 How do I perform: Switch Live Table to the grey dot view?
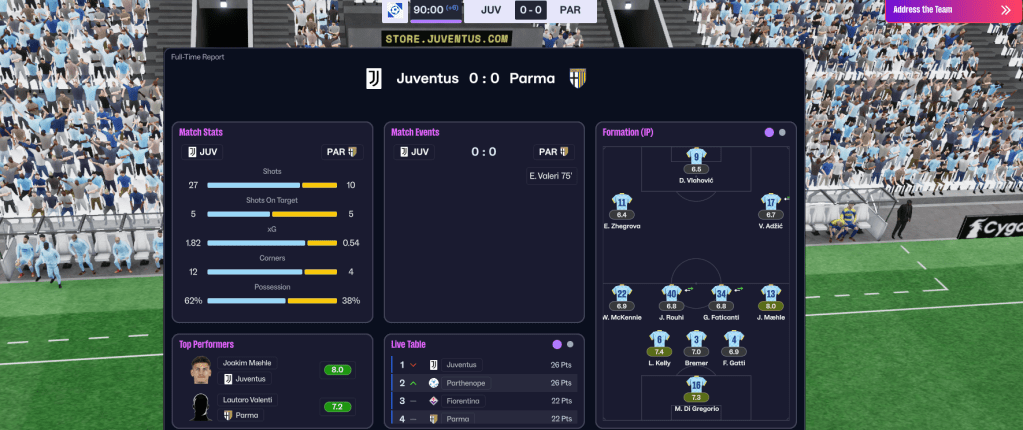(x=570, y=344)
